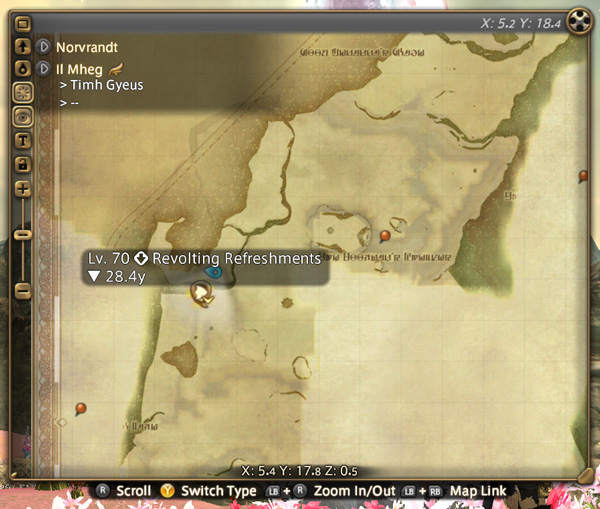600x509 pixels.
Task: Click the upward arrow button in the map toolbar
Action: tap(23, 47)
